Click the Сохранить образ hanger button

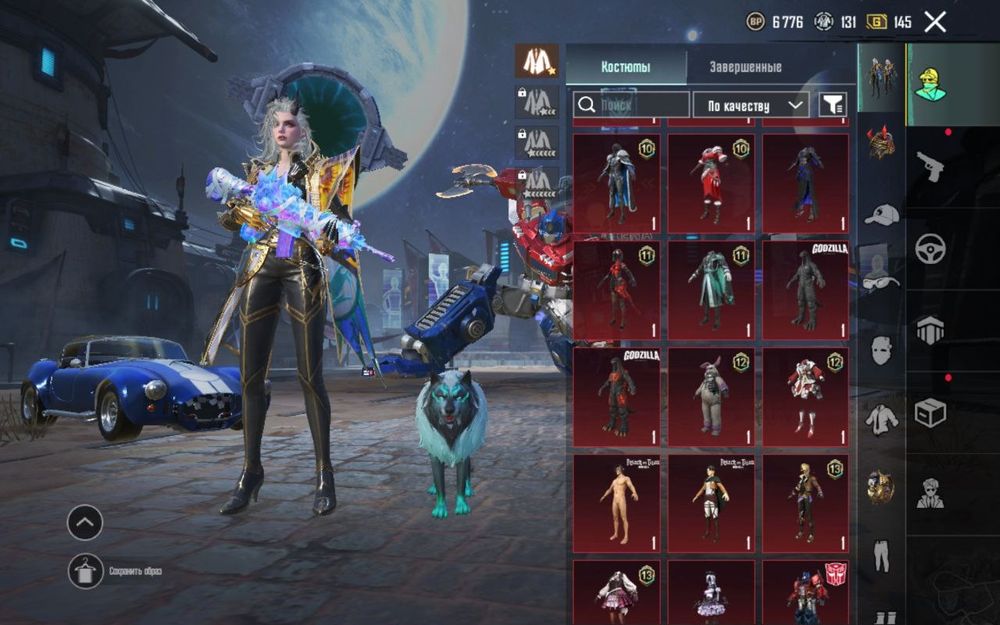point(86,571)
